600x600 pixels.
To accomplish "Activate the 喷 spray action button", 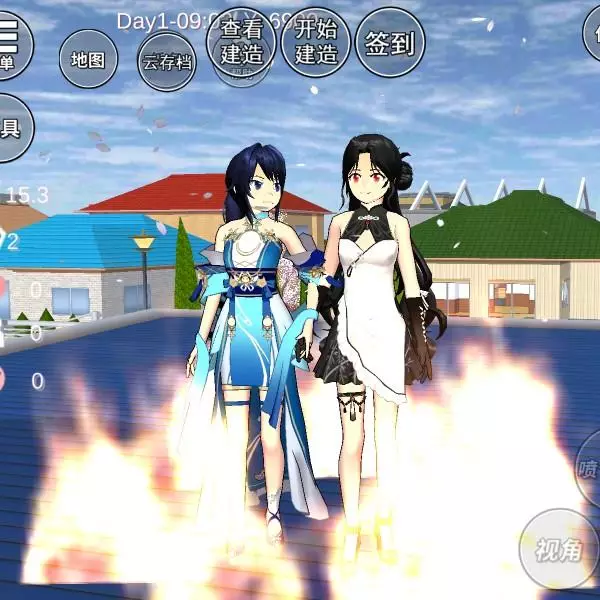I will click(x=589, y=468).
